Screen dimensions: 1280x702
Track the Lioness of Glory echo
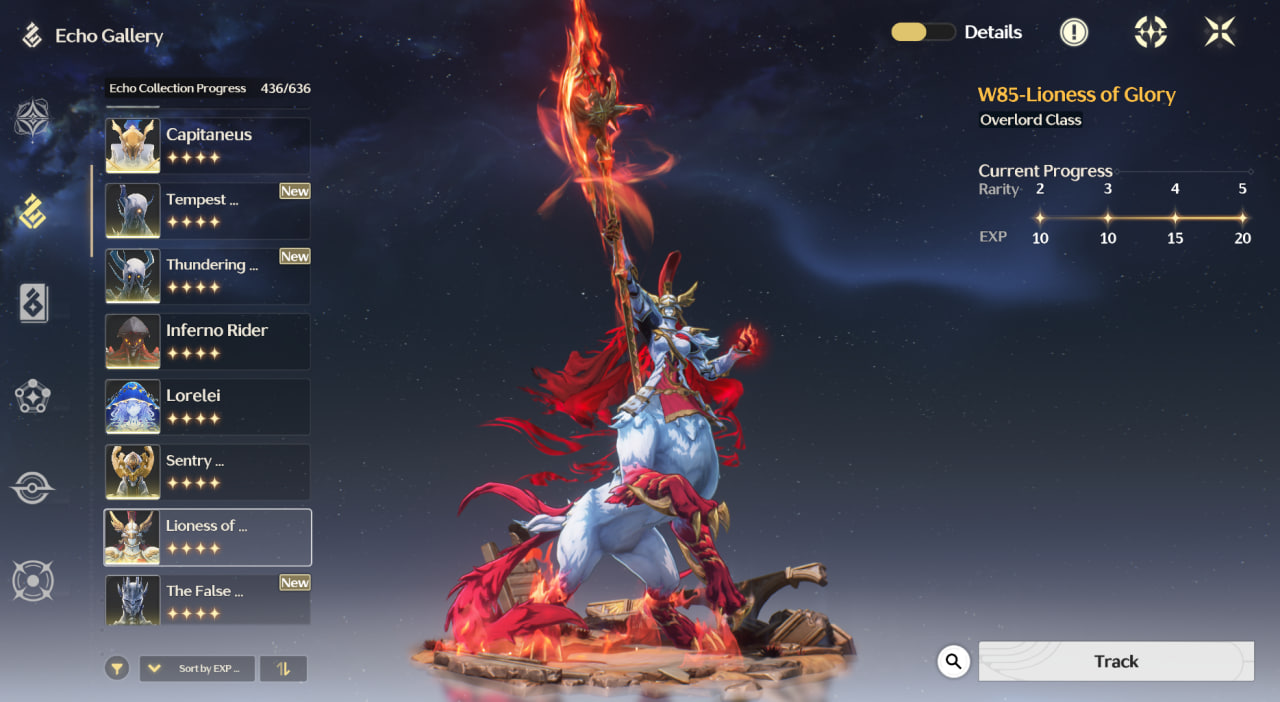tap(1115, 661)
